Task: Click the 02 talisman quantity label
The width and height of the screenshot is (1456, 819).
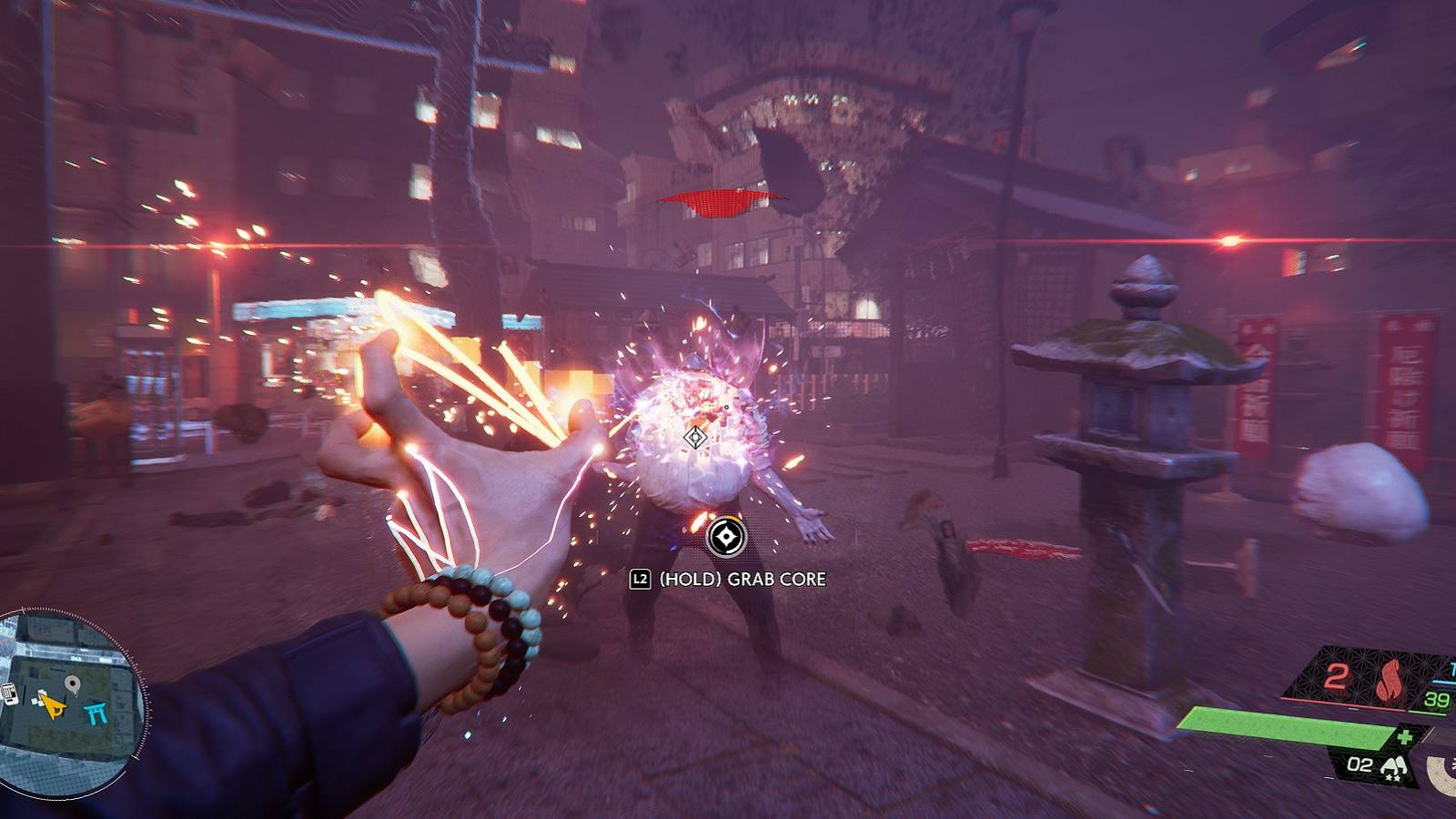Action: [x=1360, y=763]
